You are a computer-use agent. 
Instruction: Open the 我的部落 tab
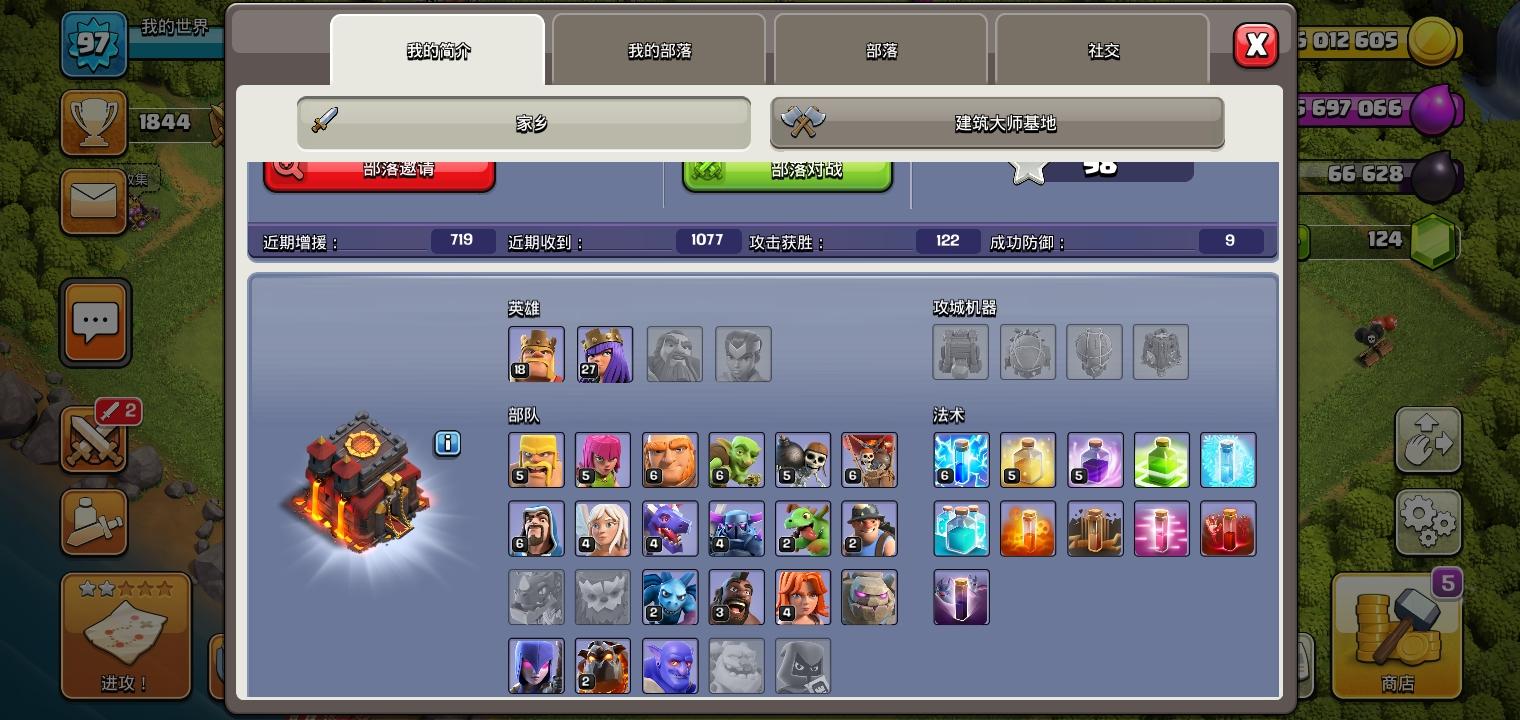pyautogui.click(x=660, y=50)
